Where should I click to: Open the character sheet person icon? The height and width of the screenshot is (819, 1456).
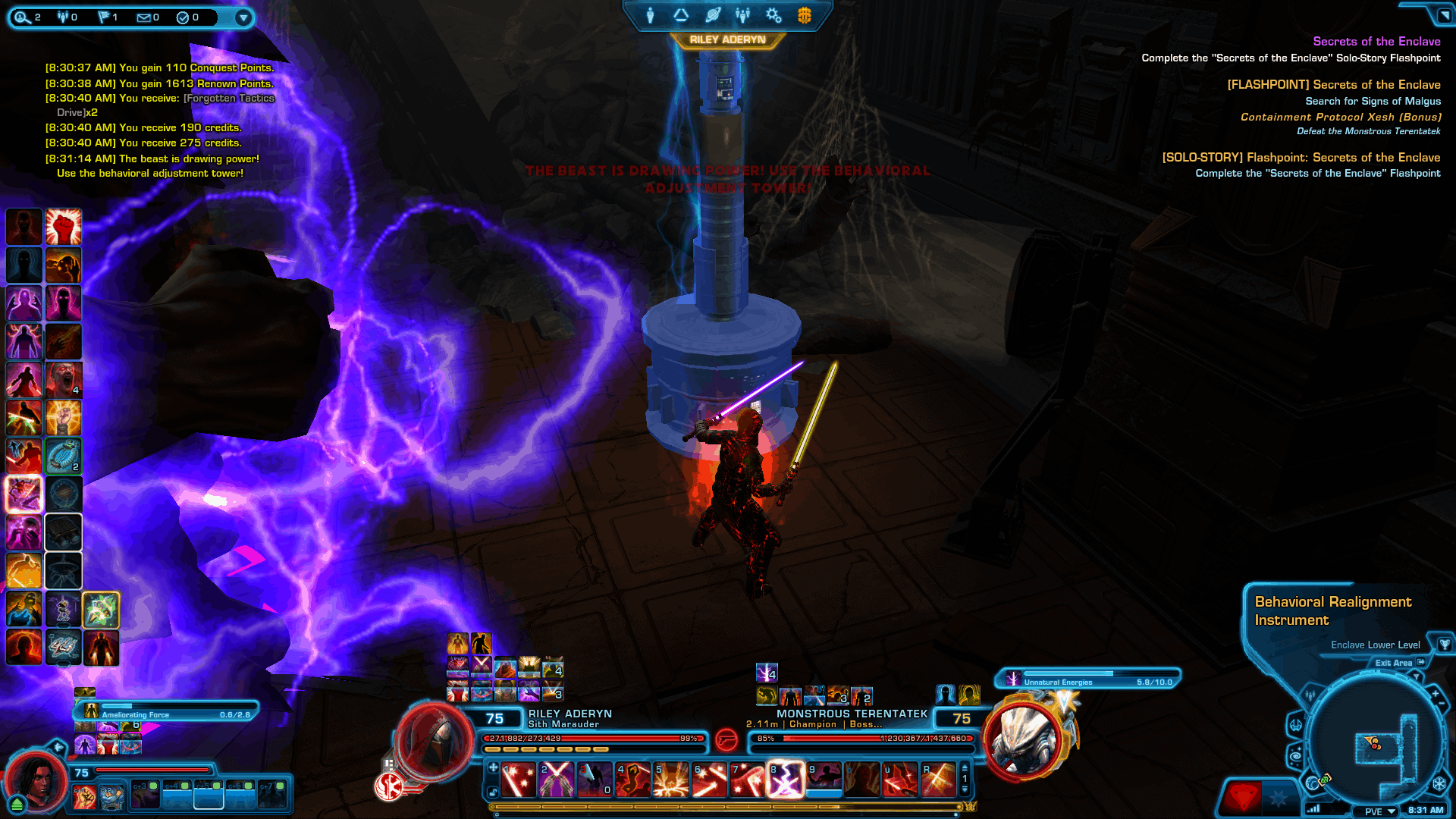click(x=650, y=15)
